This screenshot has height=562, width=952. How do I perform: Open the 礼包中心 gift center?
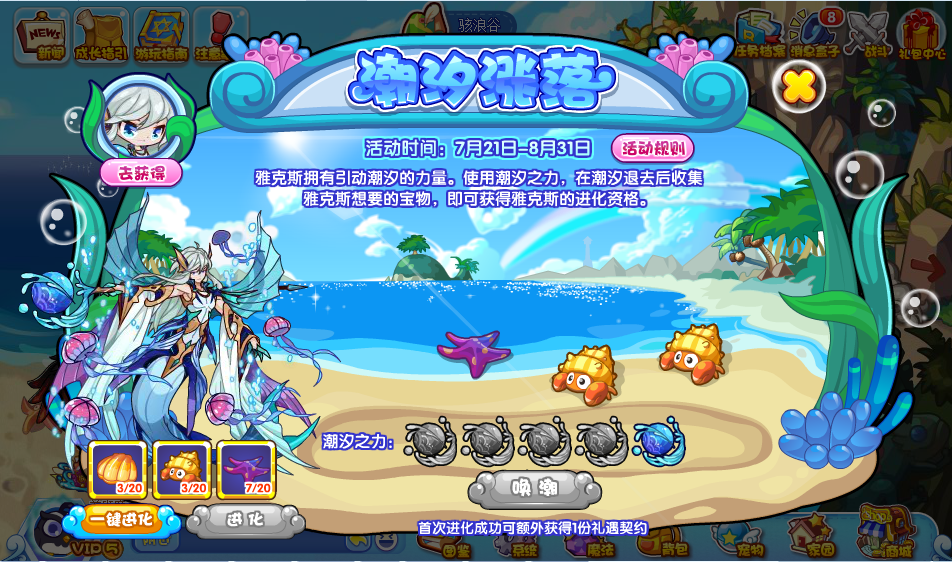(x=921, y=33)
